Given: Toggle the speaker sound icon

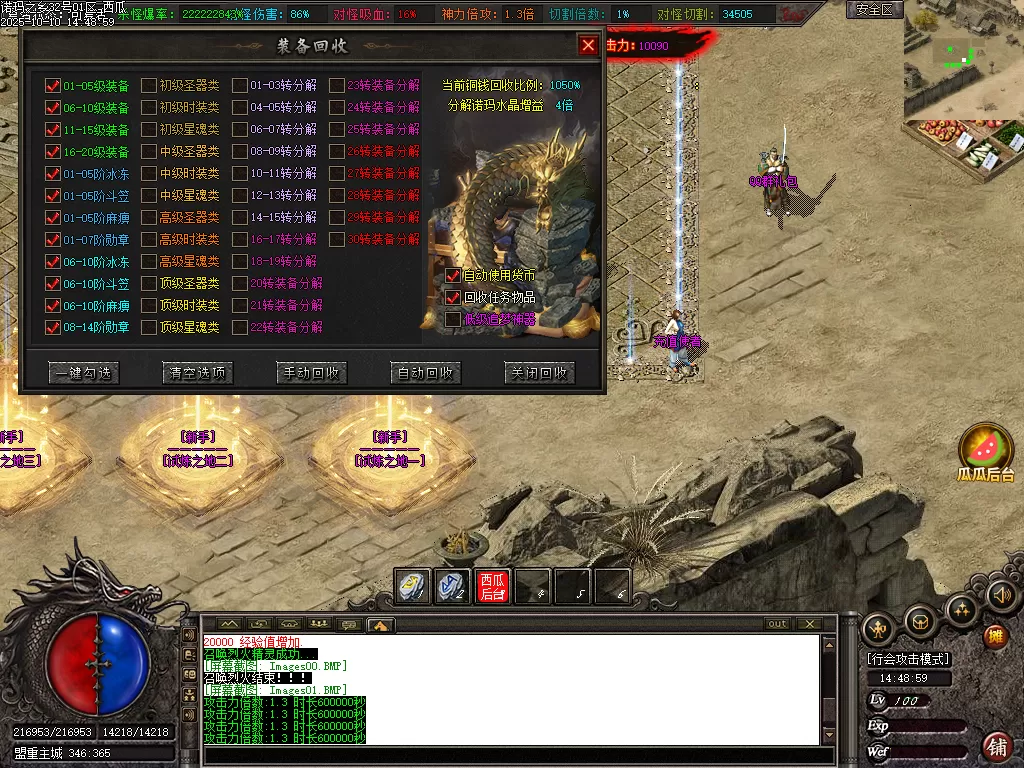Looking at the screenshot, I should tap(1002, 596).
